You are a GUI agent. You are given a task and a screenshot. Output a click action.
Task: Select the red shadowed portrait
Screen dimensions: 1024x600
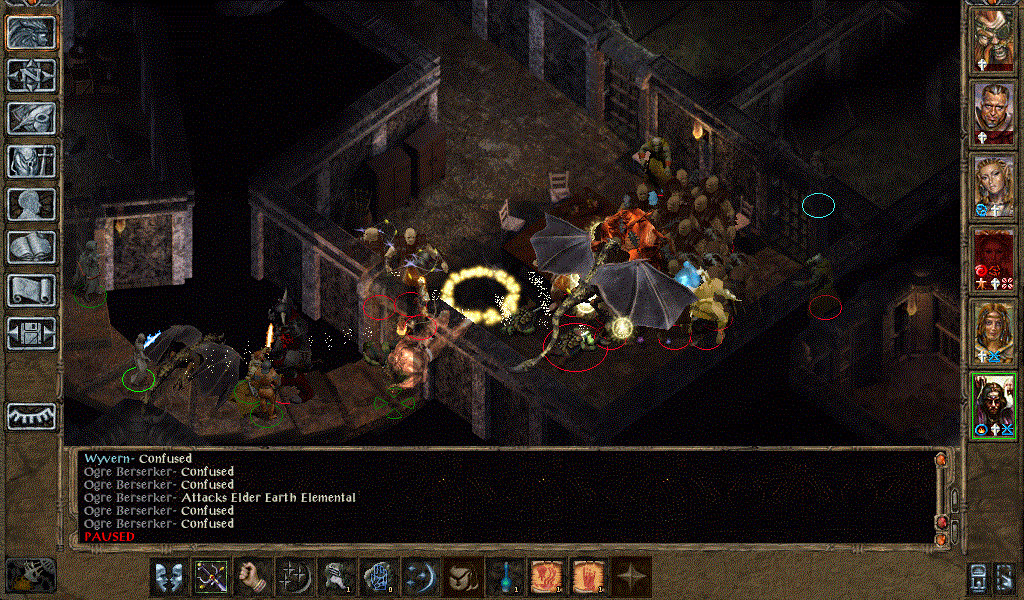(994, 258)
